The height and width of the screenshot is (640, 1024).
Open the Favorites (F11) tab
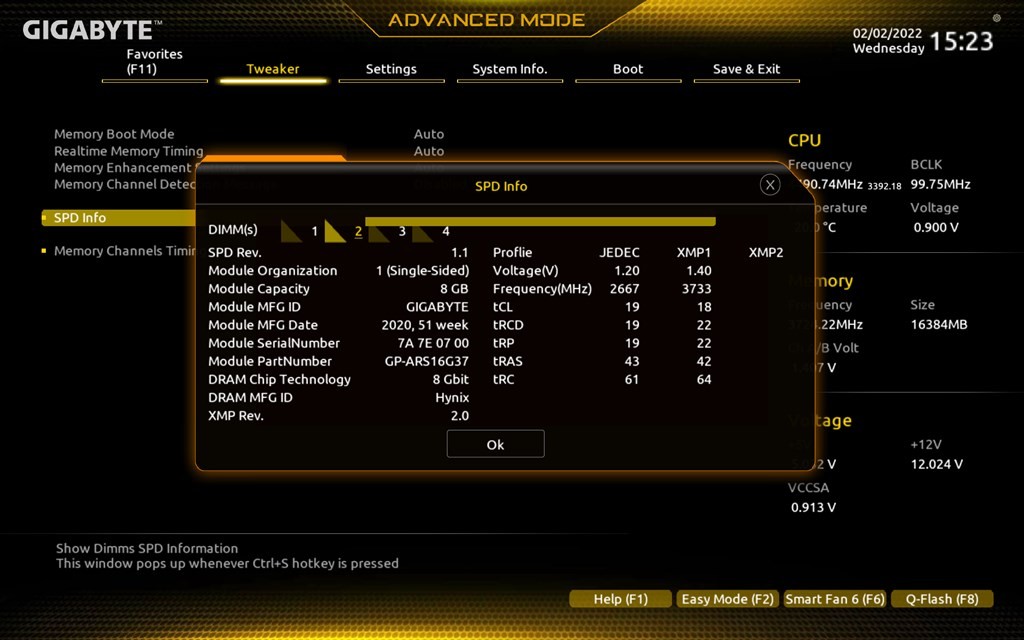(x=154, y=62)
